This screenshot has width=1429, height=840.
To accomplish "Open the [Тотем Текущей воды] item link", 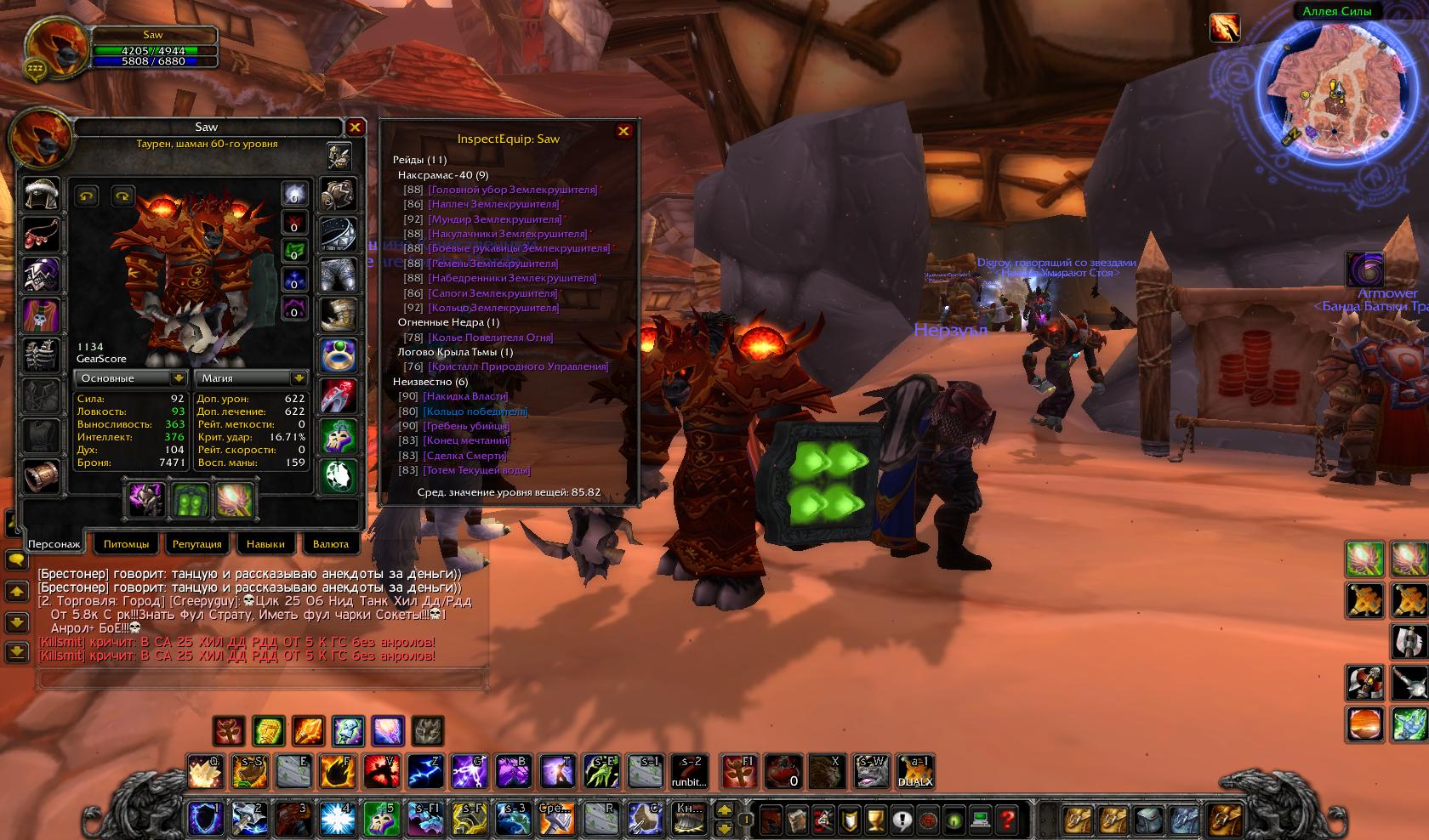I will click(479, 470).
